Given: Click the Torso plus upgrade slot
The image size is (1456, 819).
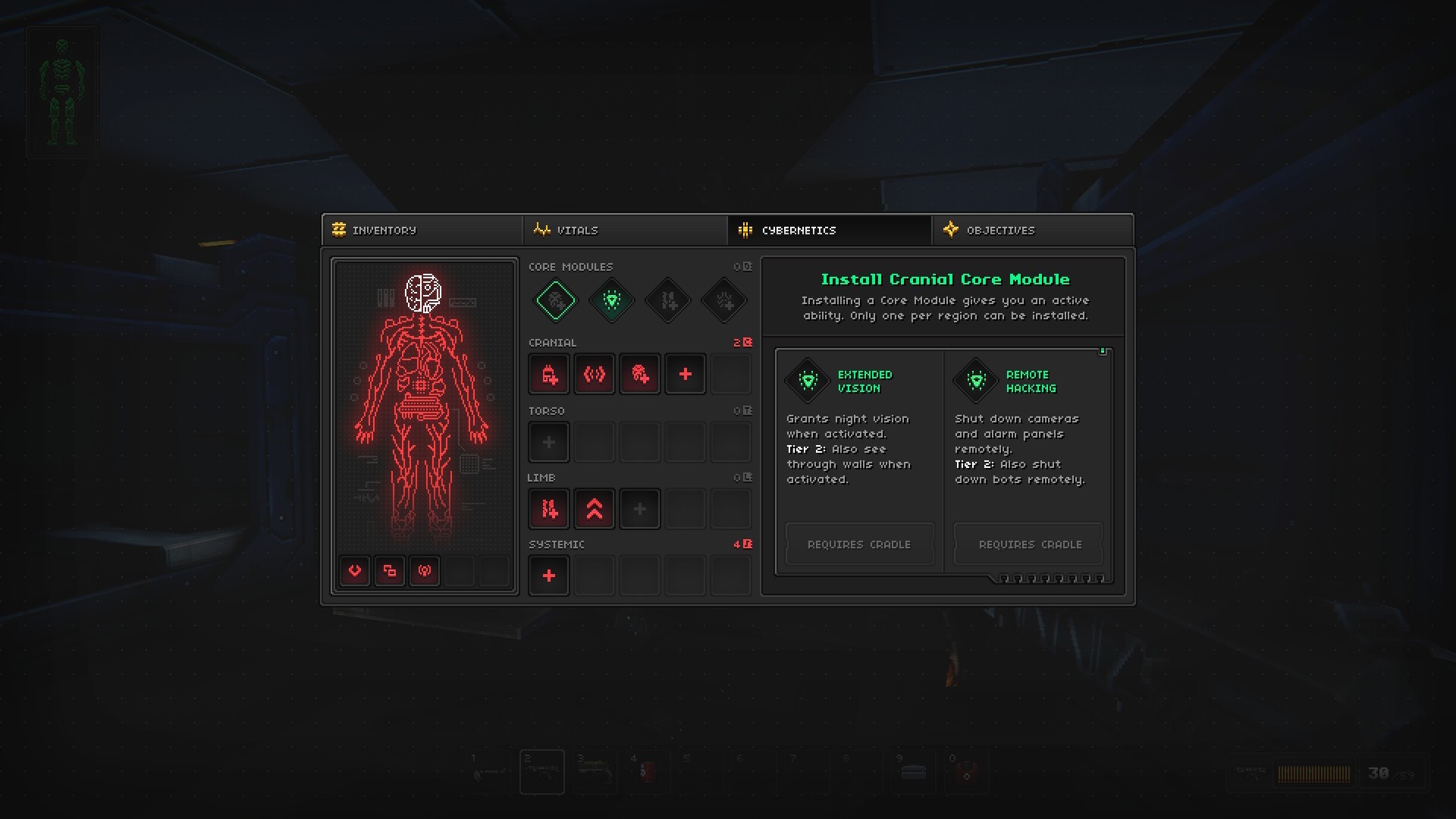Looking at the screenshot, I should click(x=549, y=442).
